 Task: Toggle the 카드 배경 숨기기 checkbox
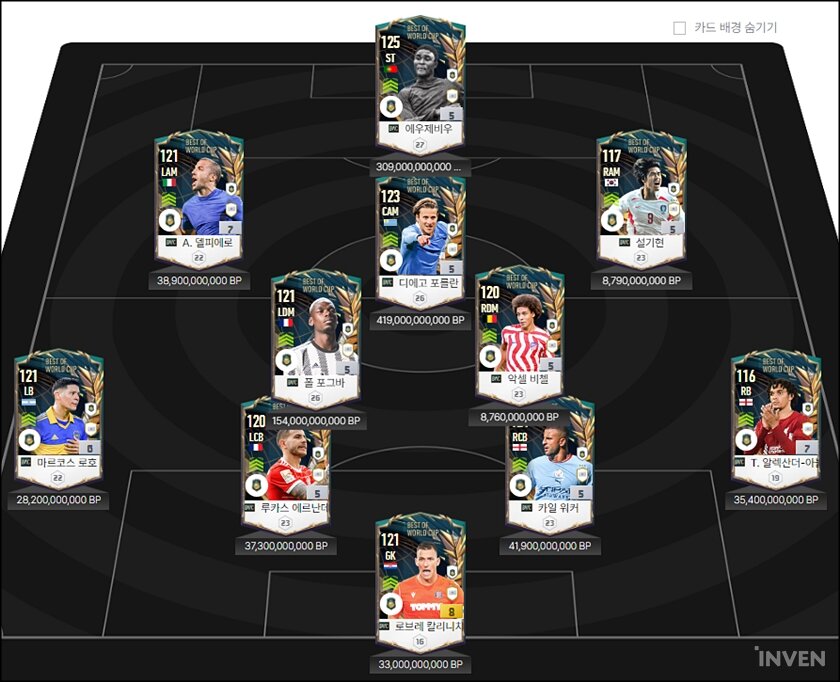(680, 28)
